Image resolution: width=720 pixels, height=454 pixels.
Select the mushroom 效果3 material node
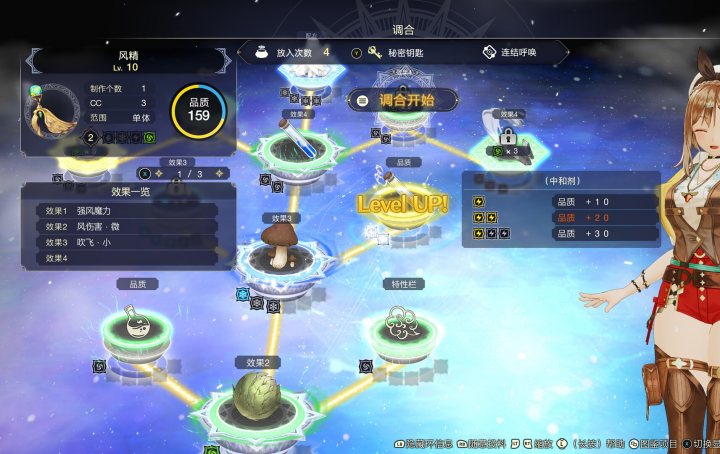point(281,252)
